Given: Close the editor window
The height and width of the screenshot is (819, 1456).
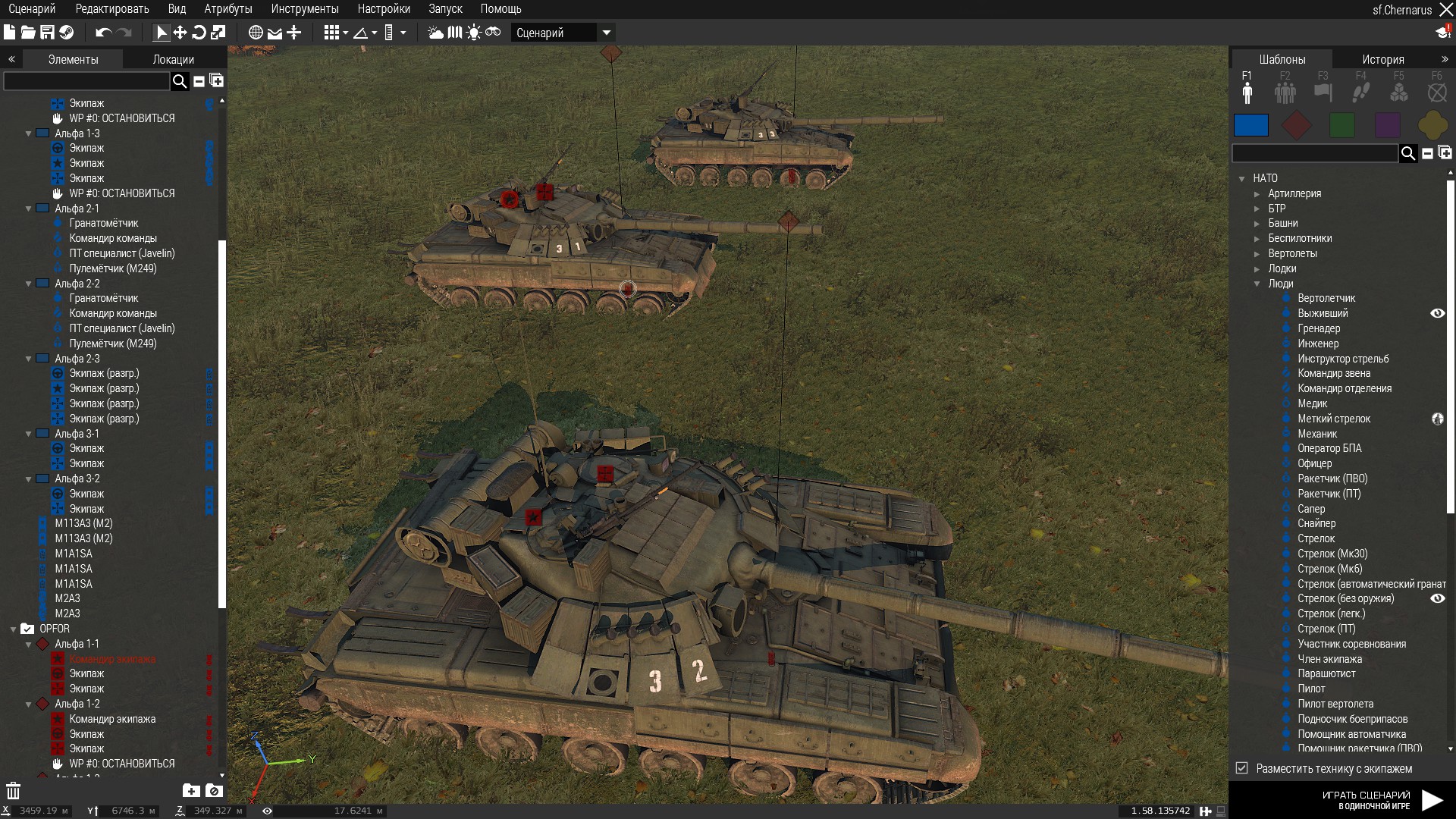Looking at the screenshot, I should (1445, 10).
